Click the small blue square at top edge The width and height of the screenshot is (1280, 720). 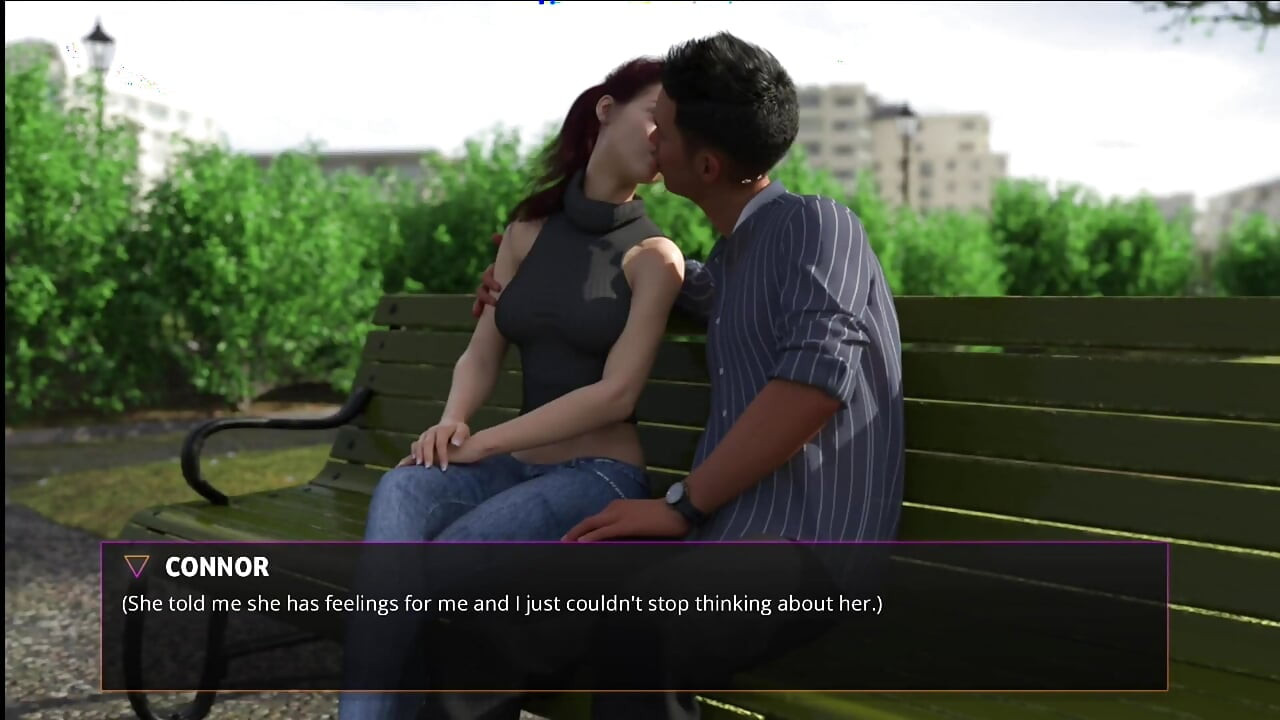pyautogui.click(x=540, y=3)
